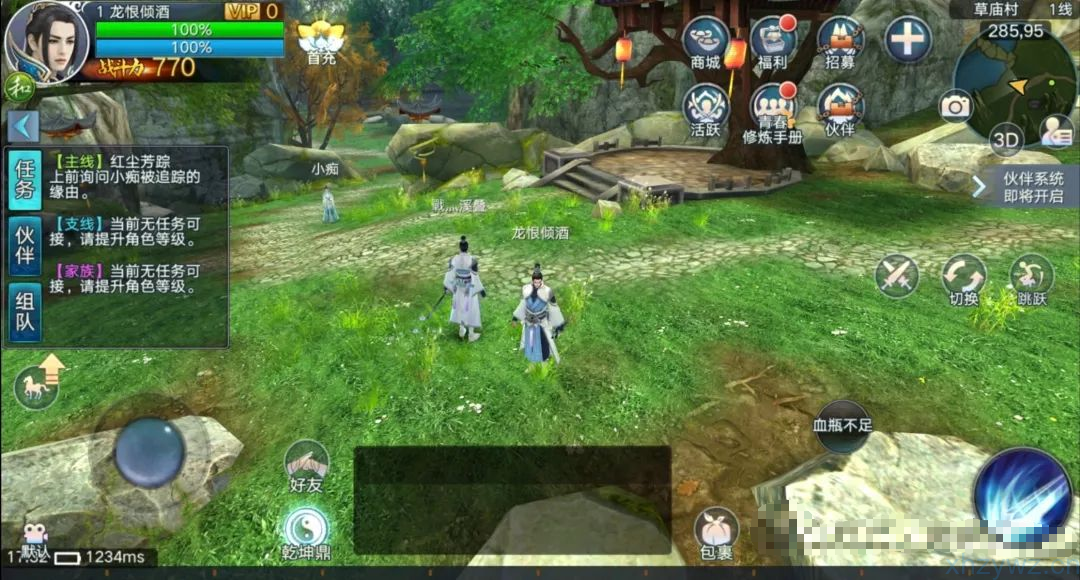Collapse the quest panel with left arrow
Viewport: 1080px width, 580px height.
coord(24,126)
